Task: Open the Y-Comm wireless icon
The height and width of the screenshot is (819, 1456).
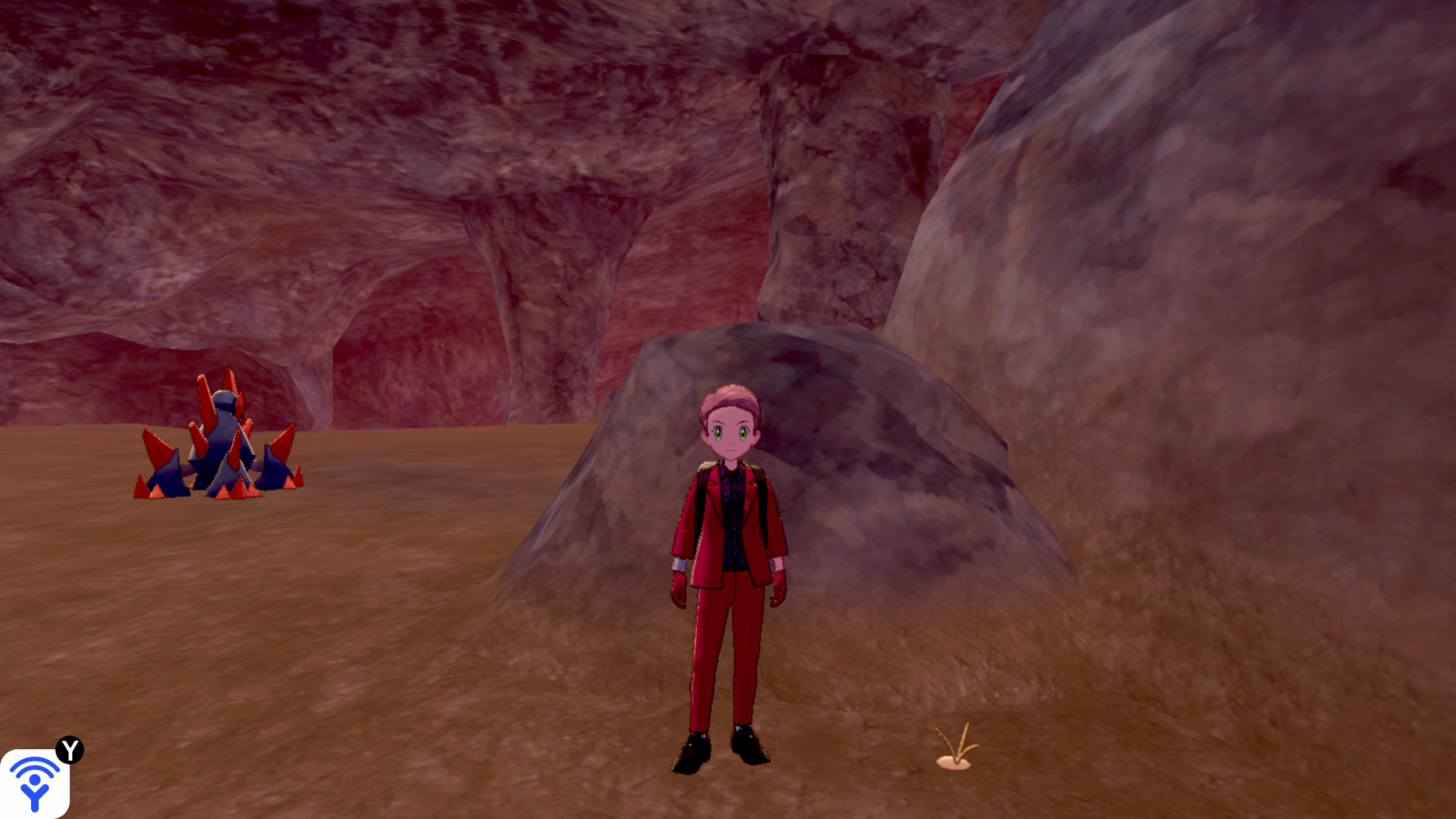Action: (35, 783)
